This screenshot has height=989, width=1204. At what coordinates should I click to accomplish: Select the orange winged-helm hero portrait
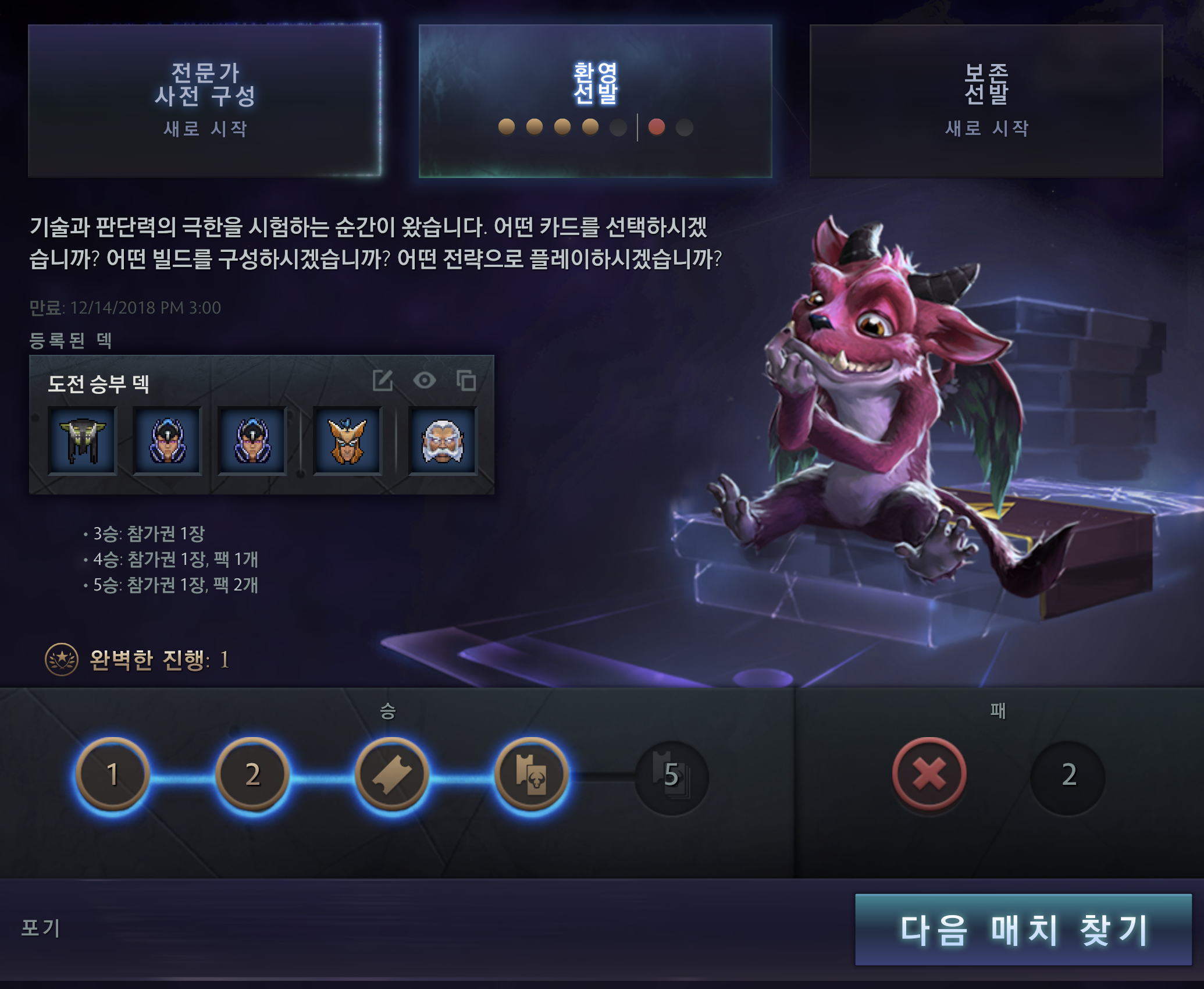coord(347,441)
